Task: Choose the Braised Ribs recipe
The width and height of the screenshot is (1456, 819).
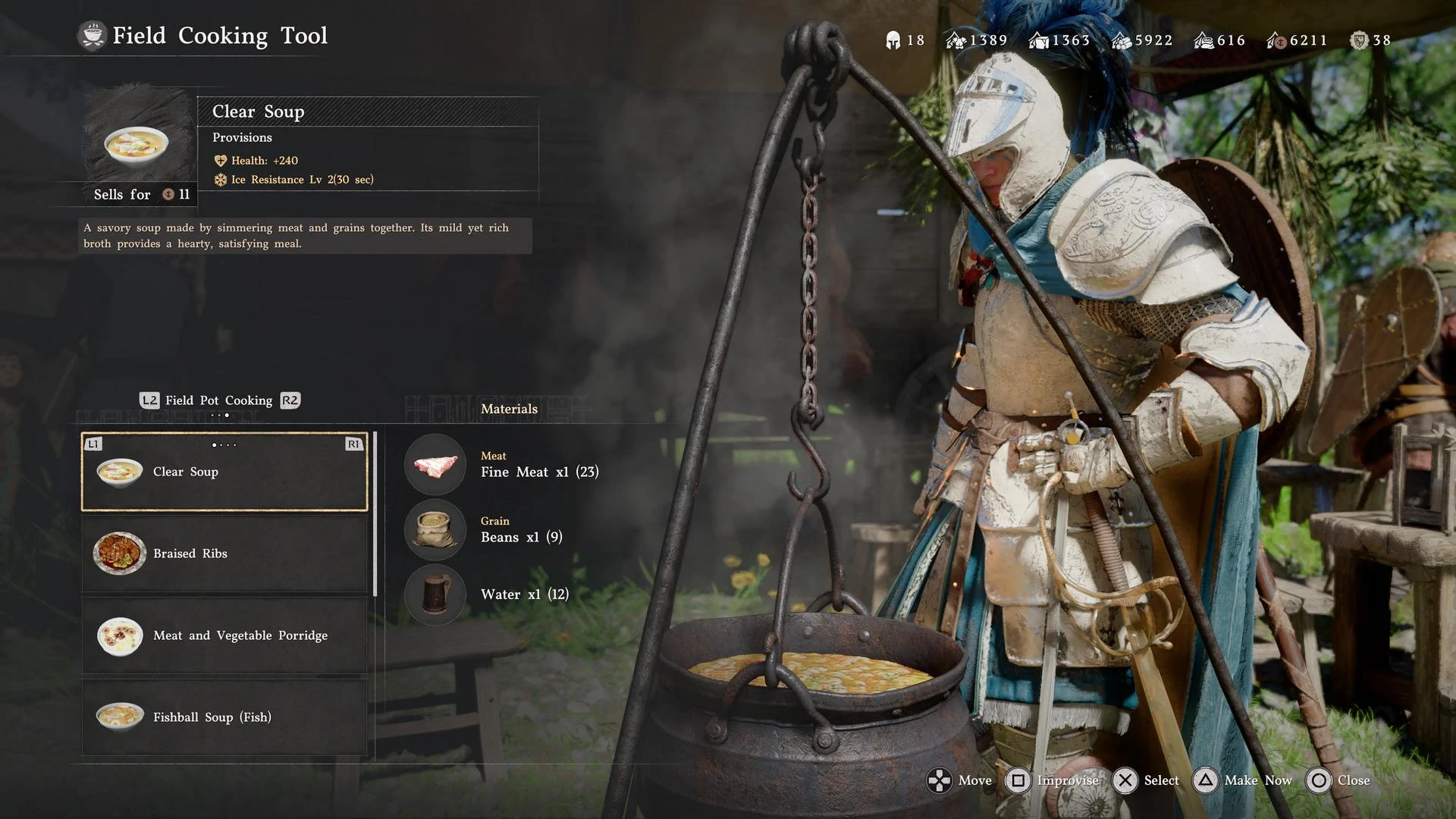Action: coord(224,554)
